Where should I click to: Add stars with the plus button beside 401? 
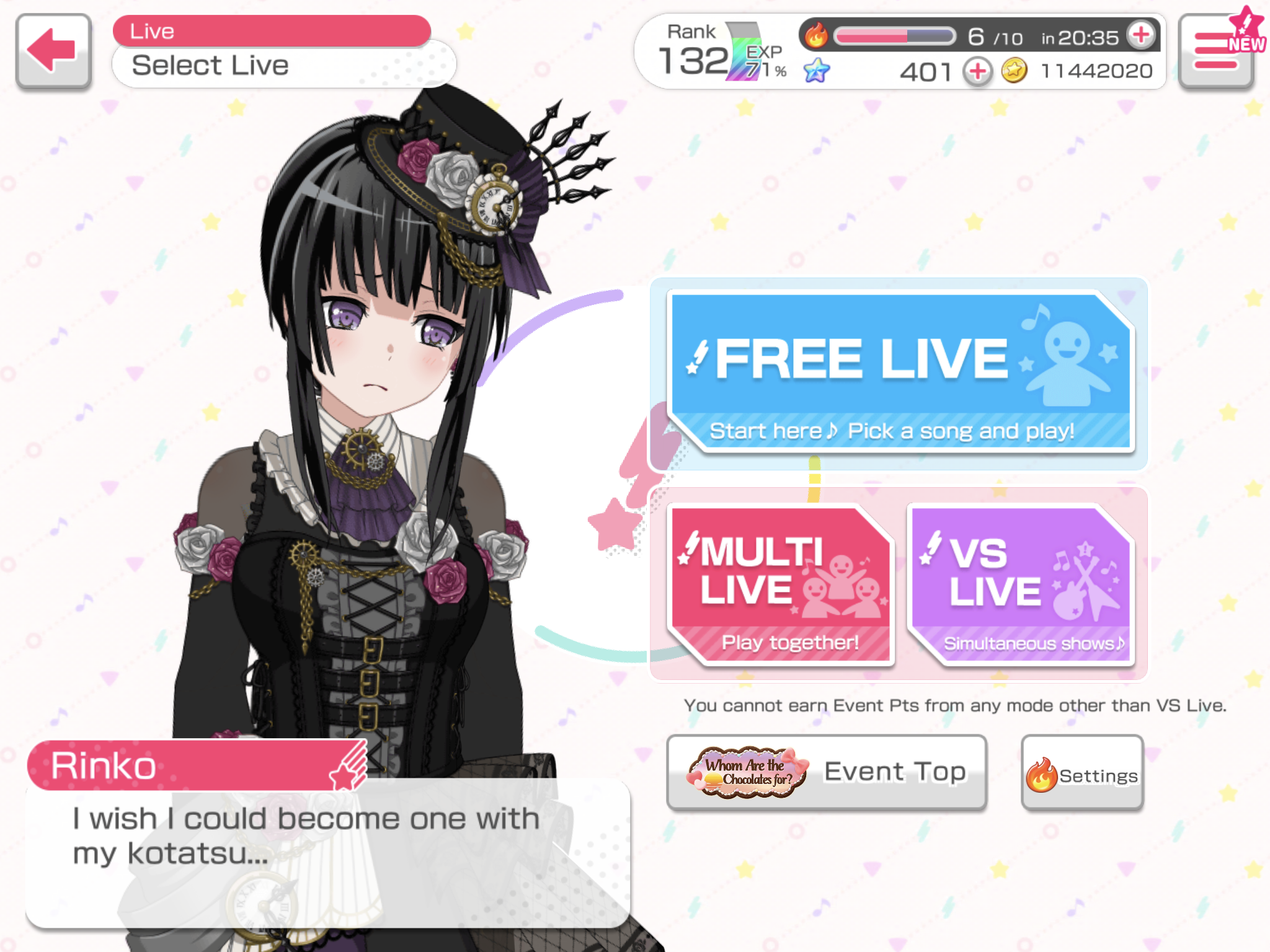click(x=977, y=72)
